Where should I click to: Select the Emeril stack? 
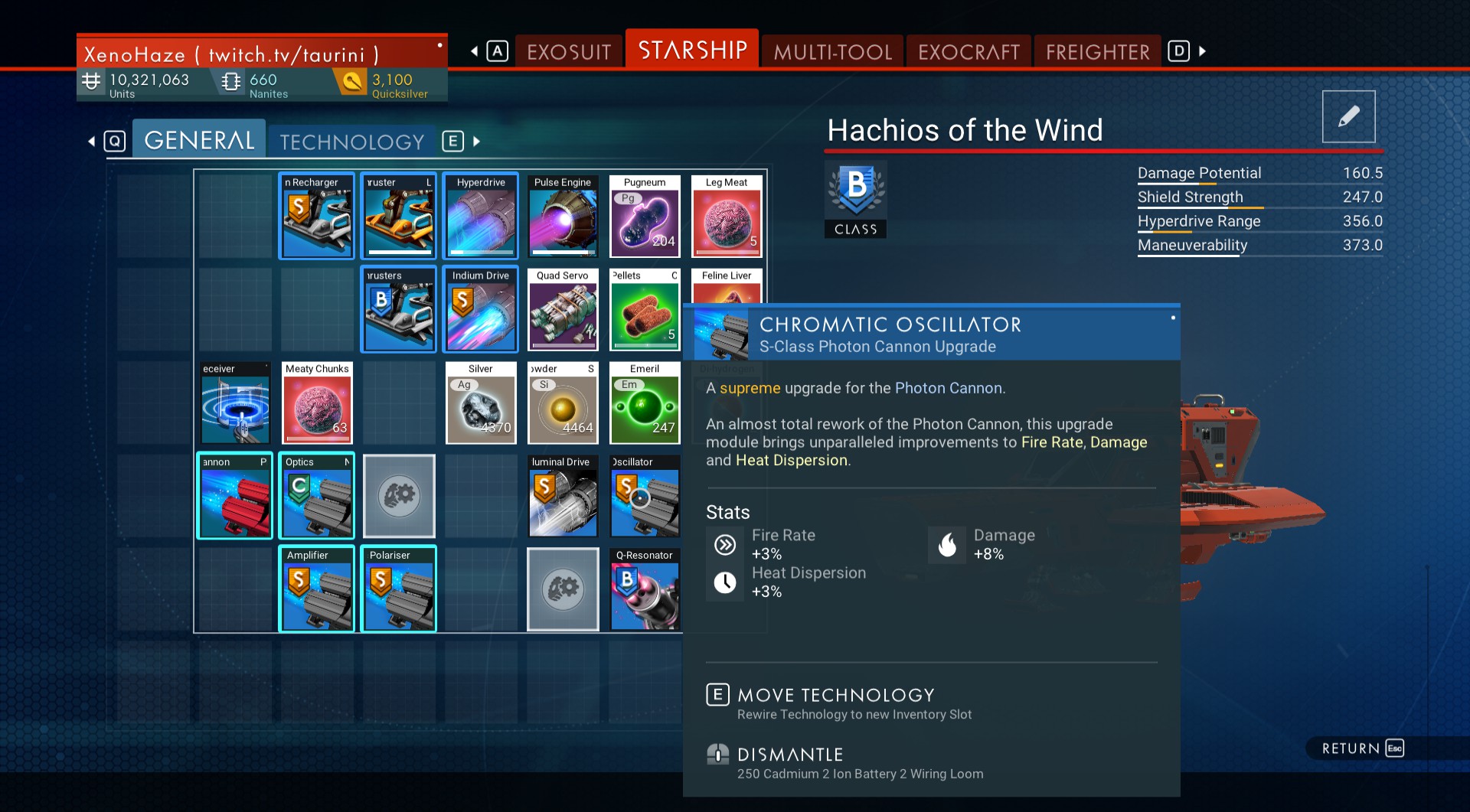[644, 403]
